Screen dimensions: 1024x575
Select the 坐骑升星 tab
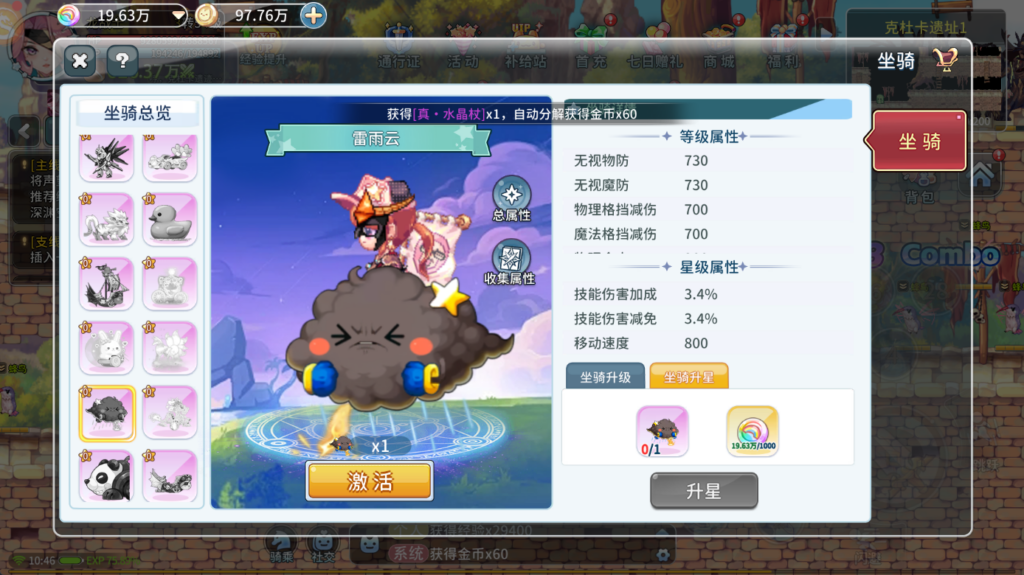[689, 376]
